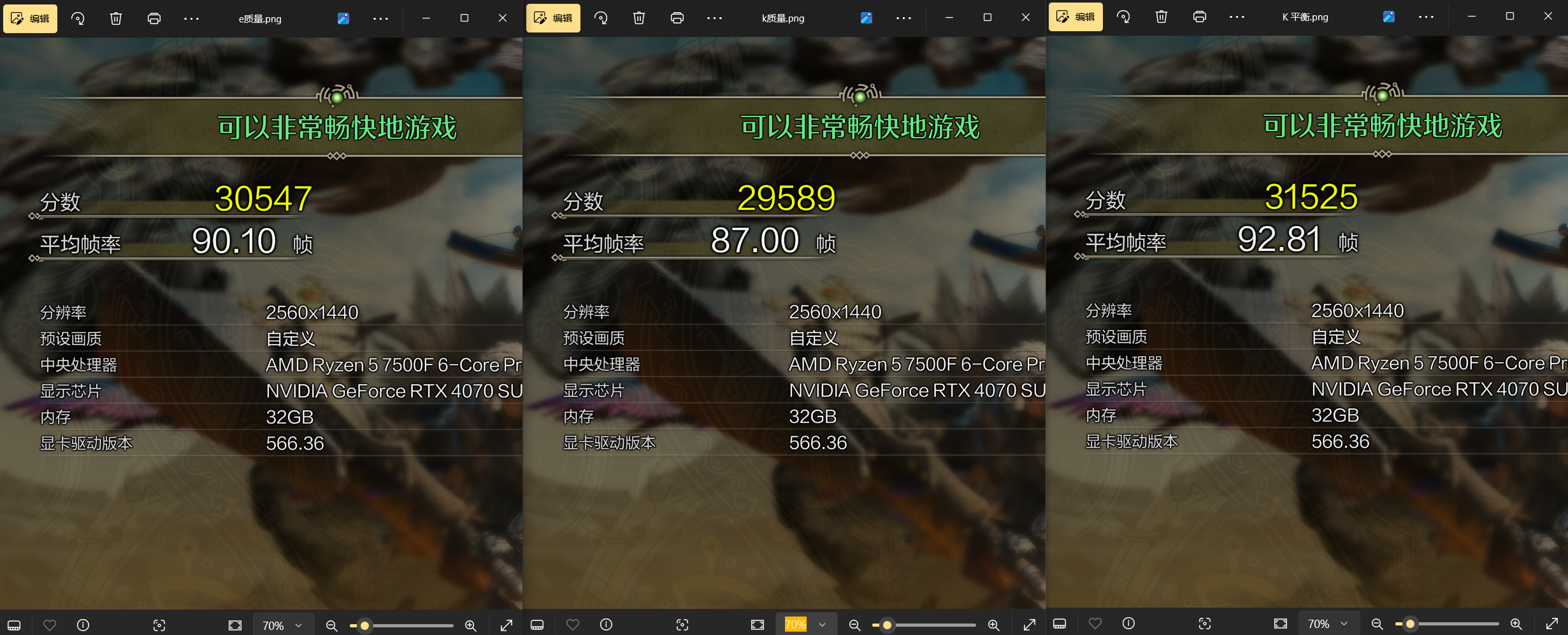Viewport: 1568px width, 635px height.
Task: Zoom in on the k质量.png image
Action: (x=993, y=625)
